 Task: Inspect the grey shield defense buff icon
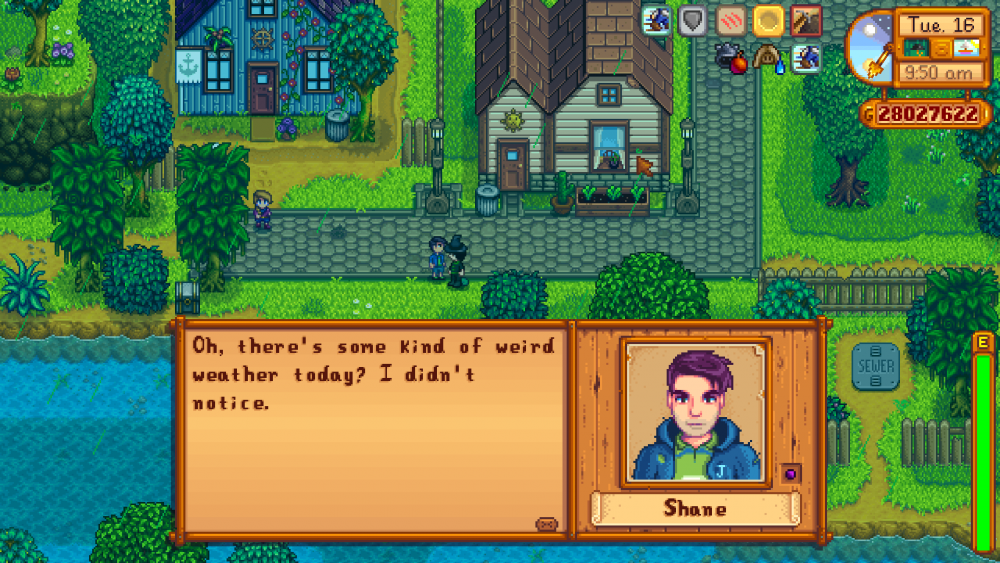(x=692, y=20)
